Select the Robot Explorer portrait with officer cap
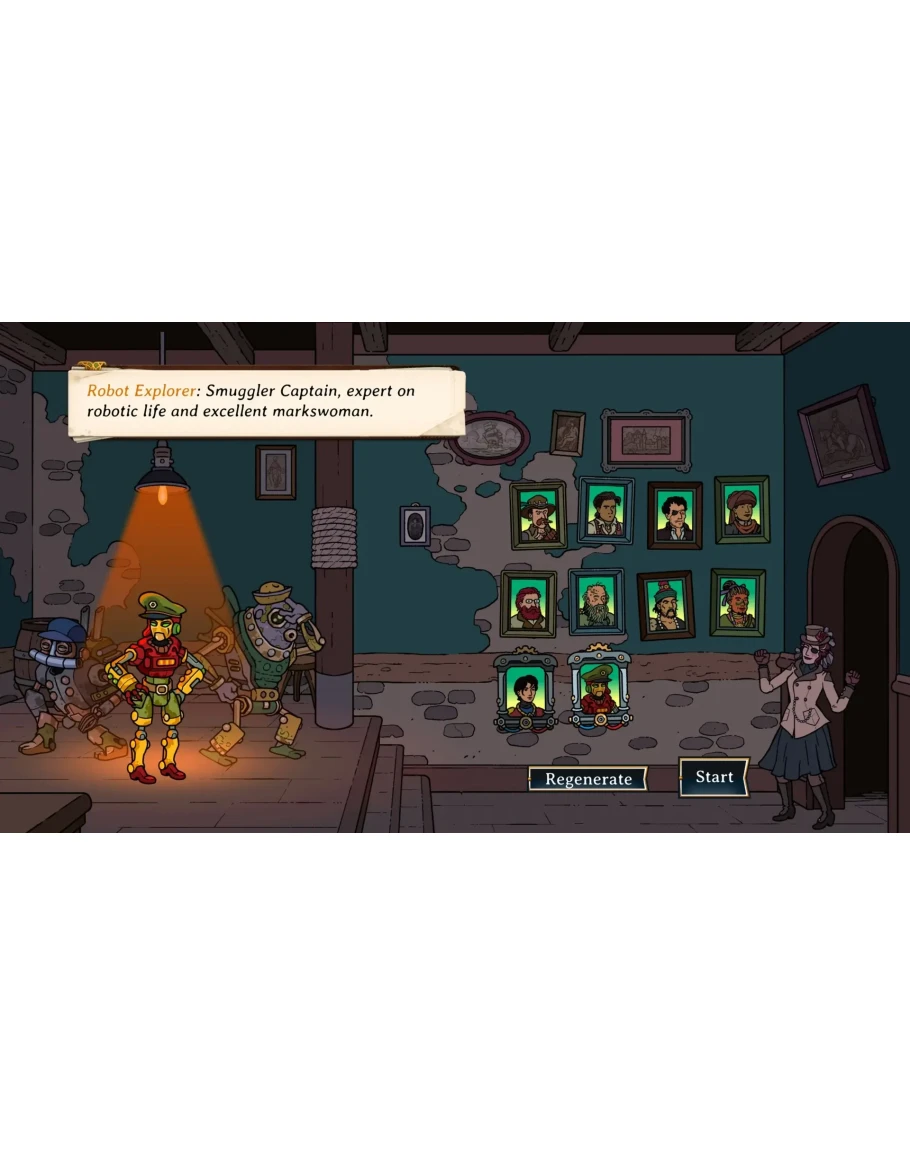Viewport: 910px width, 1155px height. [598, 692]
